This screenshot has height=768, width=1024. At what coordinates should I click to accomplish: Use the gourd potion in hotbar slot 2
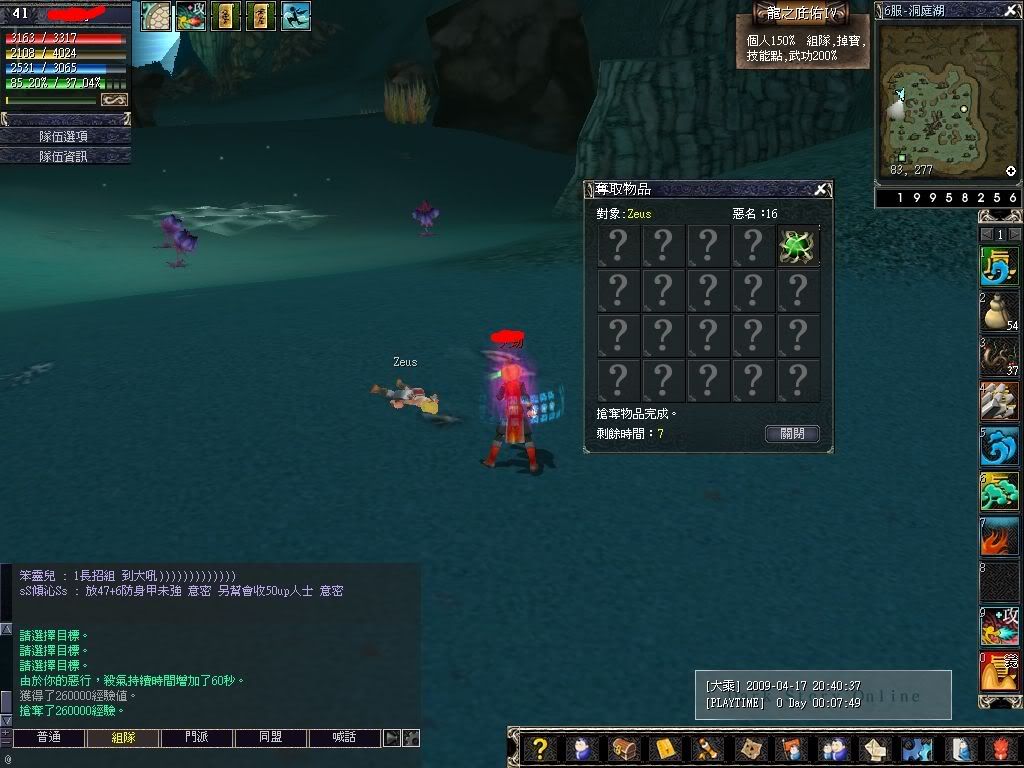point(998,312)
